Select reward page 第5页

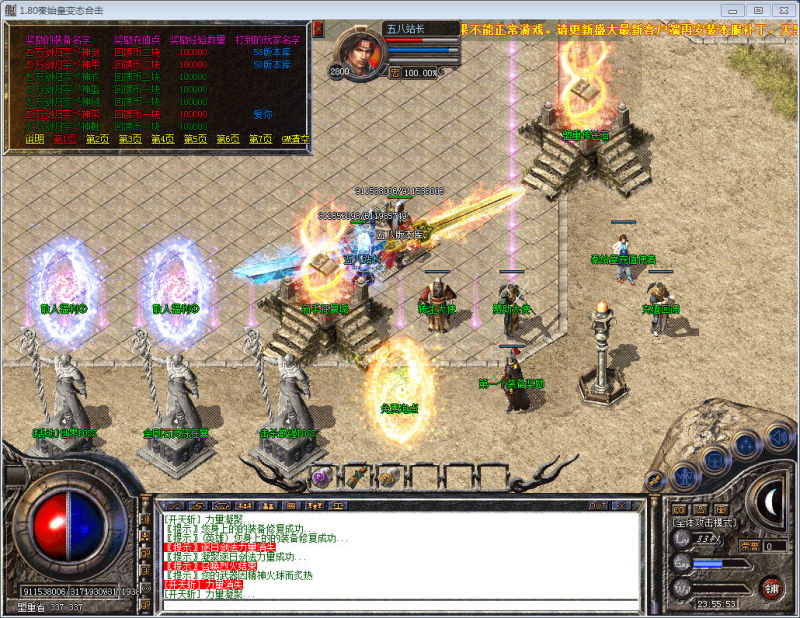[x=195, y=139]
